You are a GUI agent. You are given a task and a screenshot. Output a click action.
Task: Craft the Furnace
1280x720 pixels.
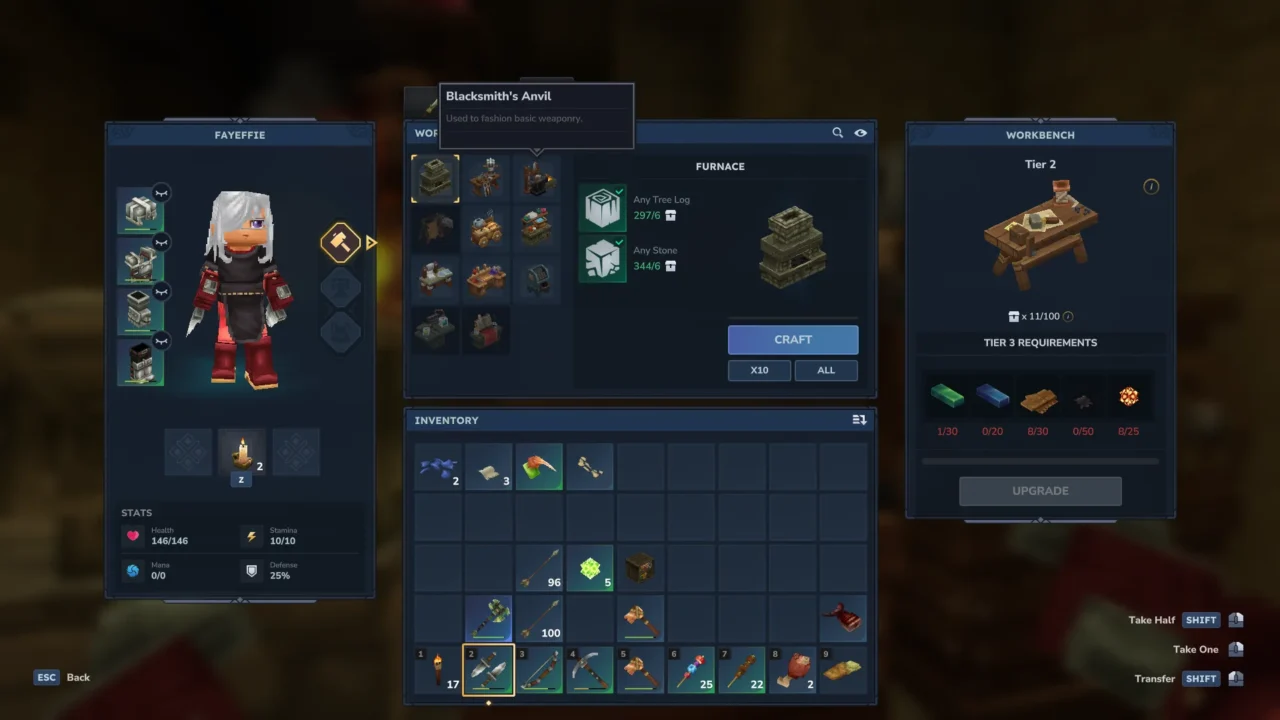point(793,340)
